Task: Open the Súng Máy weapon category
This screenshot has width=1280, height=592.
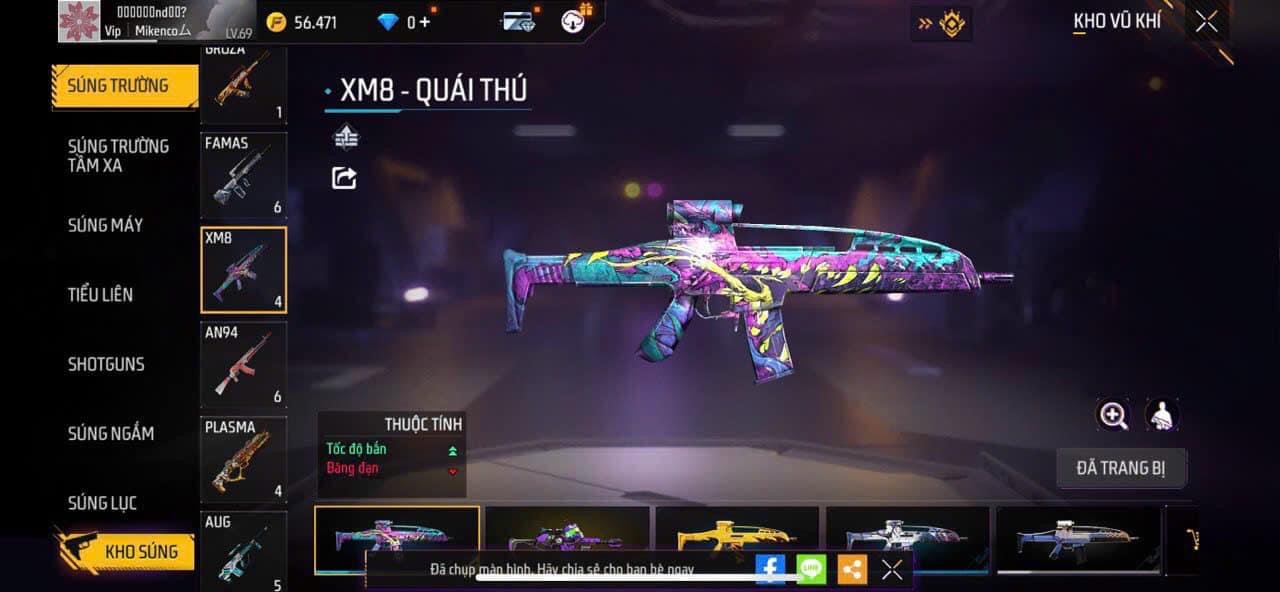Action: 105,225
